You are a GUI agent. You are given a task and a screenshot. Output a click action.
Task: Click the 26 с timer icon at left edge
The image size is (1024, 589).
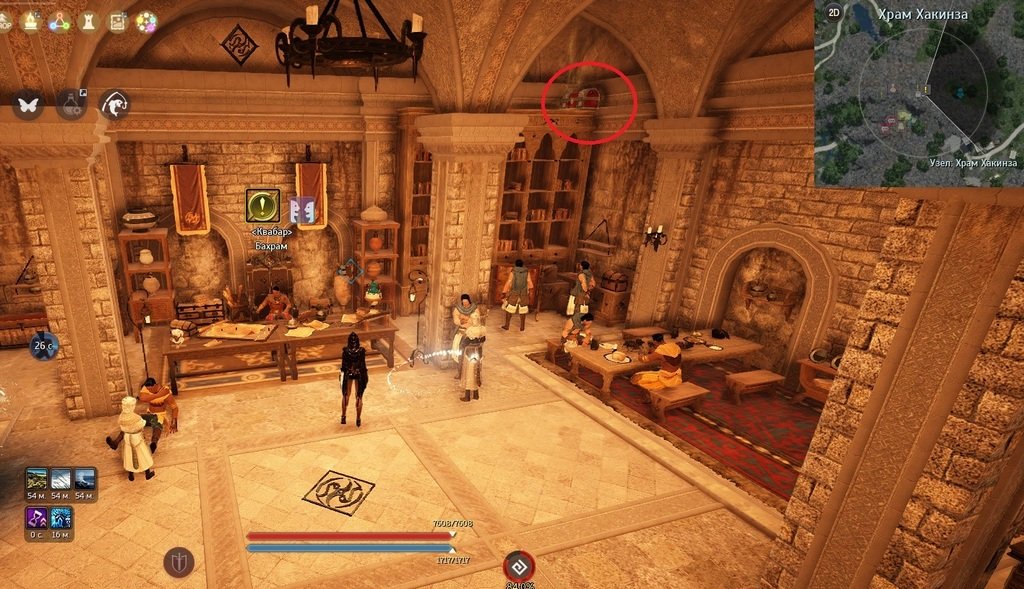point(42,347)
